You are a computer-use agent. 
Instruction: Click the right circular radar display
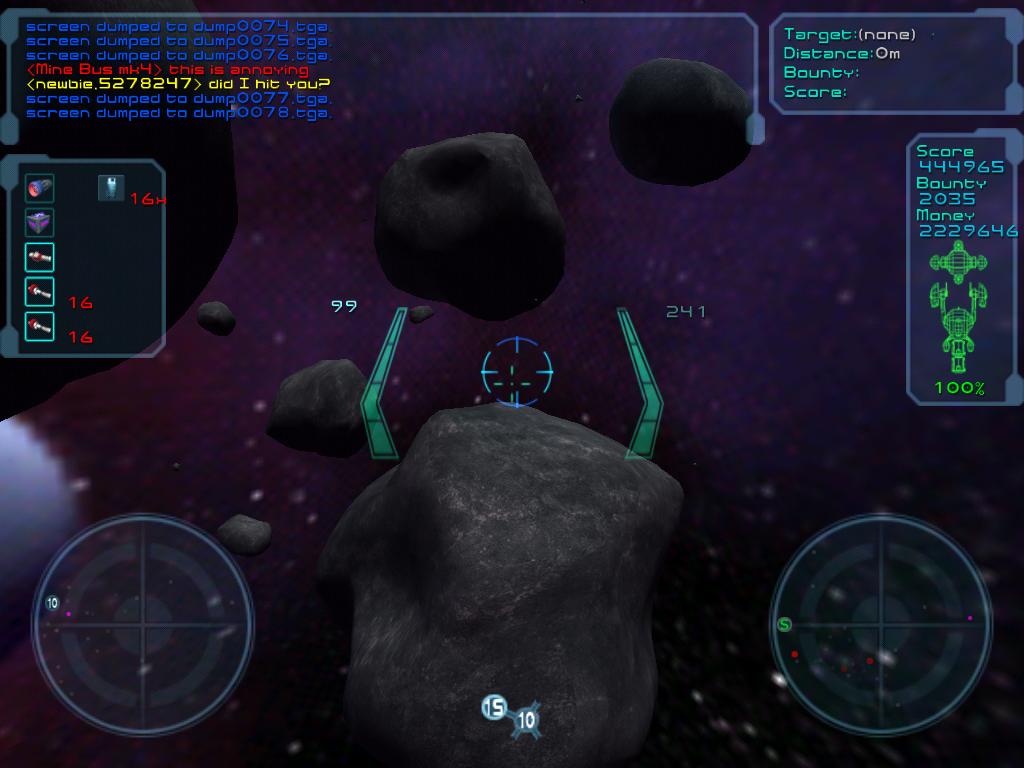click(x=880, y=625)
